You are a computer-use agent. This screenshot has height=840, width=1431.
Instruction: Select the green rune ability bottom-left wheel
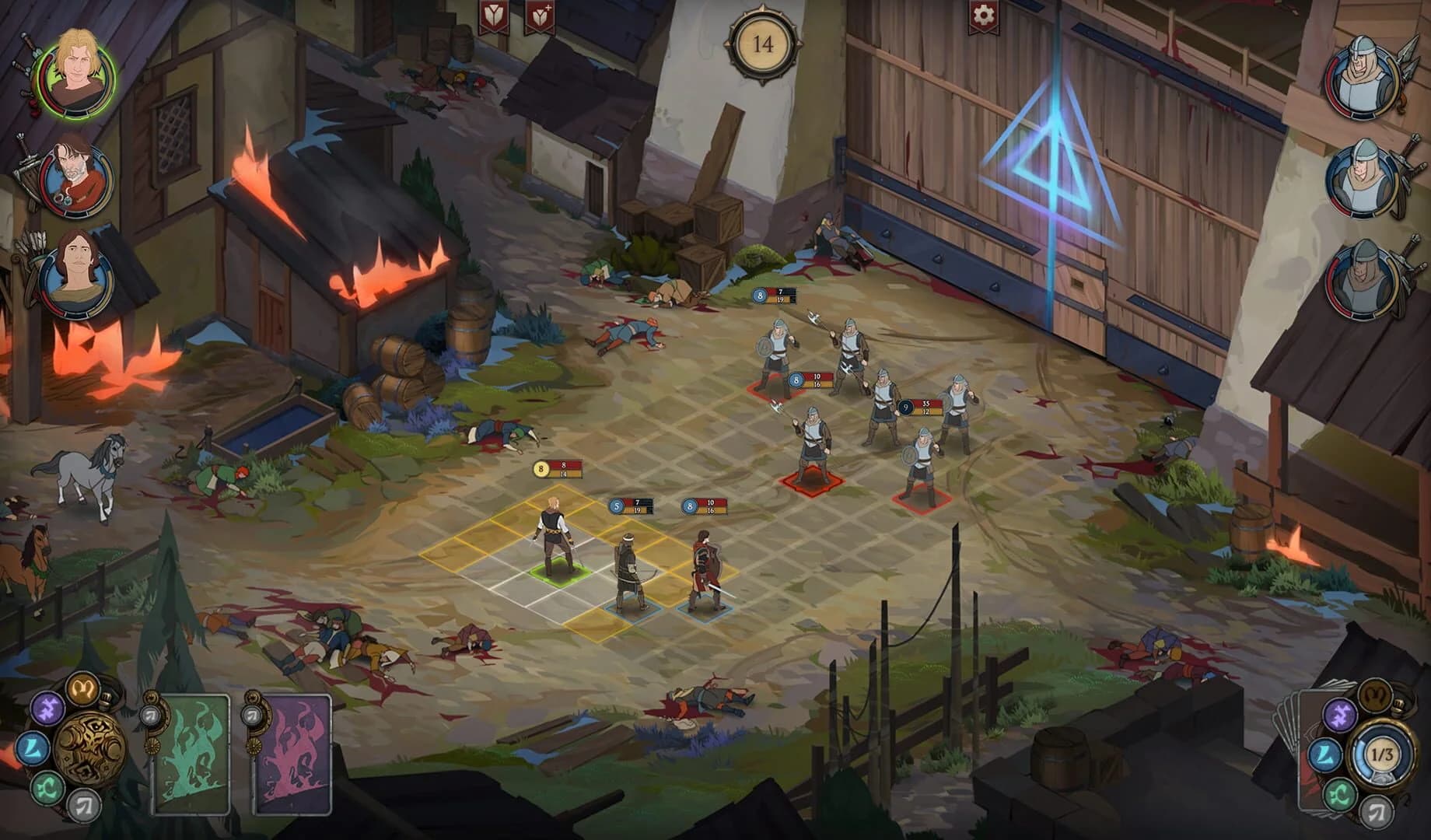click(47, 789)
